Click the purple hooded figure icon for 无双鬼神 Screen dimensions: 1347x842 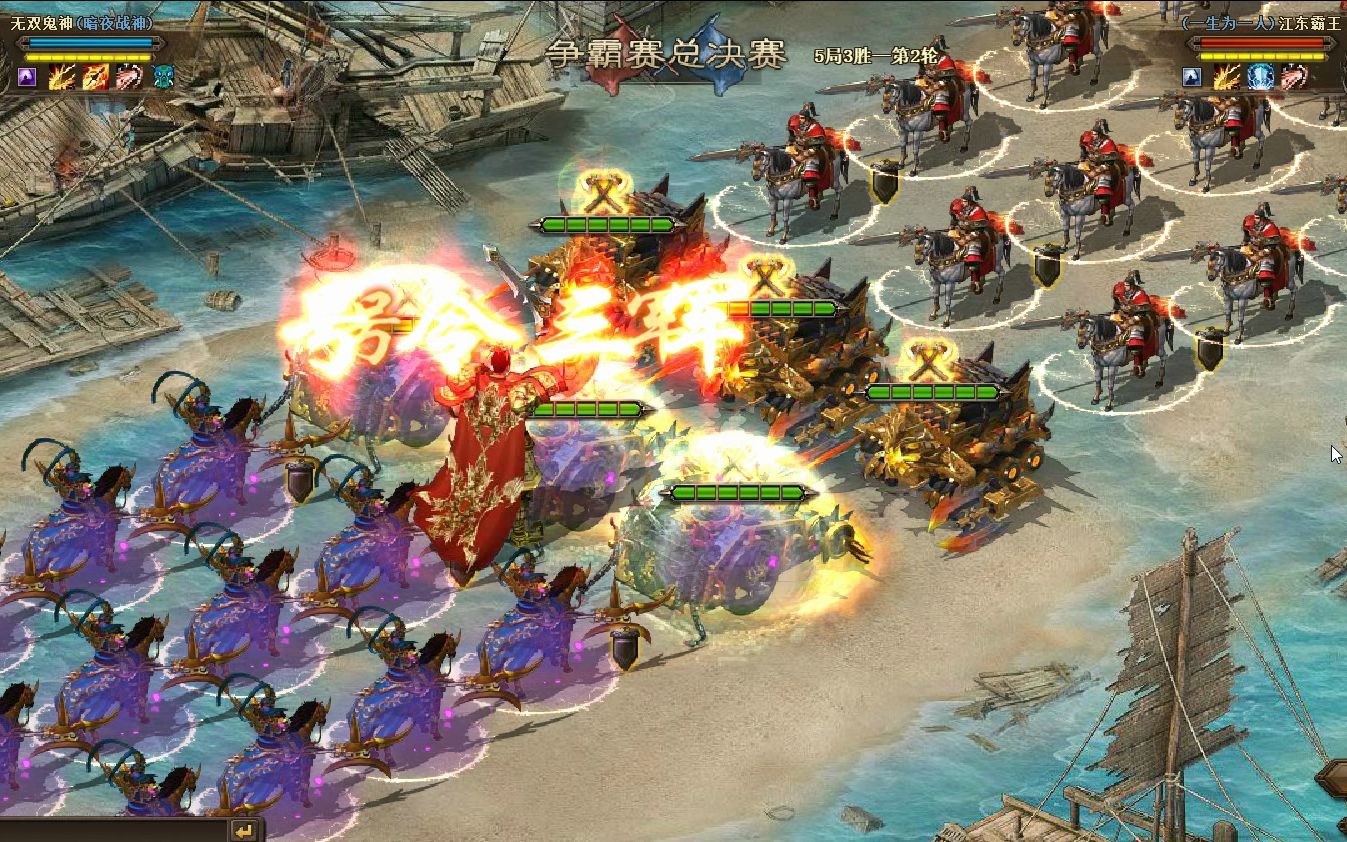(28, 77)
